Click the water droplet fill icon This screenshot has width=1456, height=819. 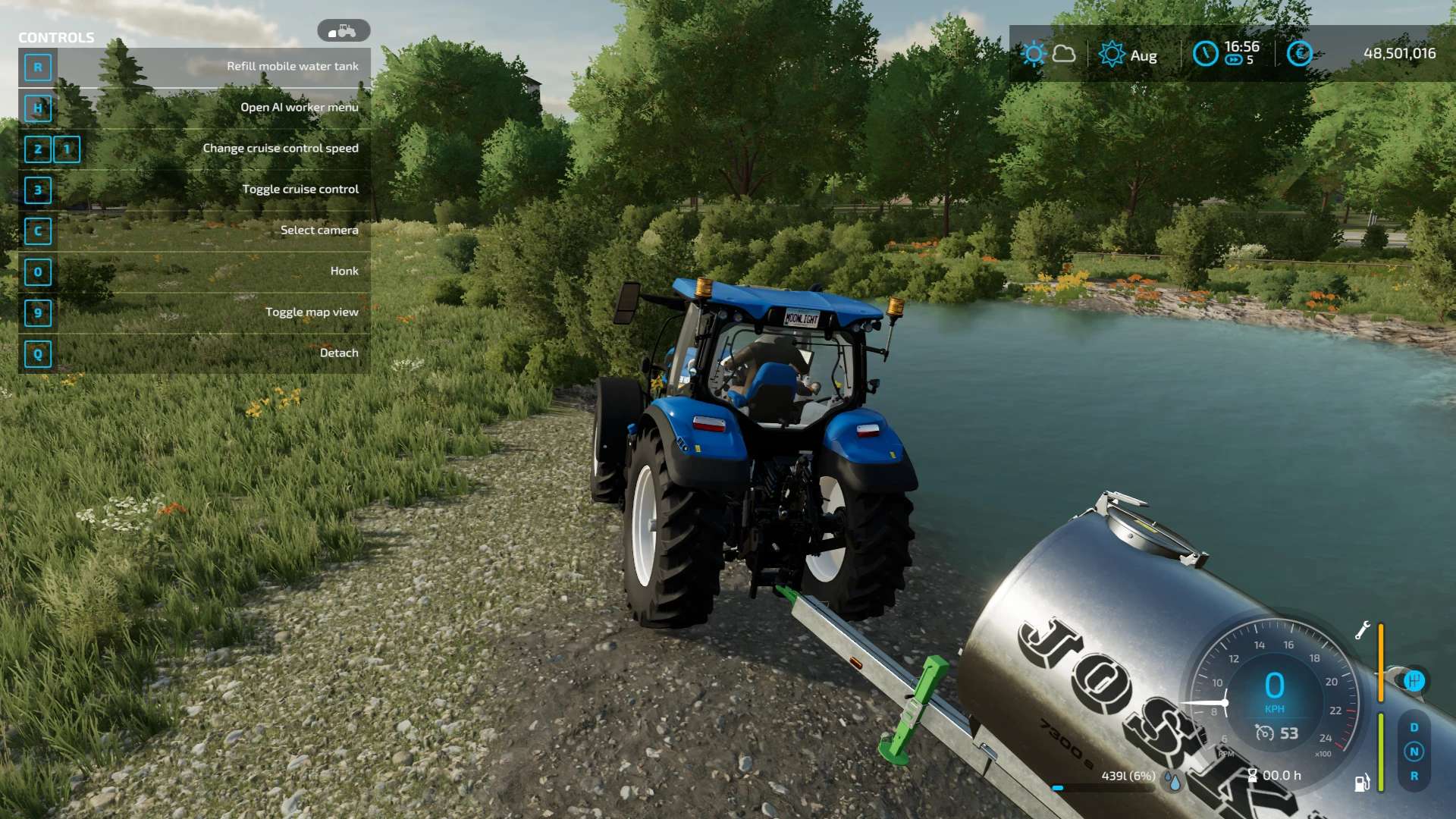[x=1174, y=781]
